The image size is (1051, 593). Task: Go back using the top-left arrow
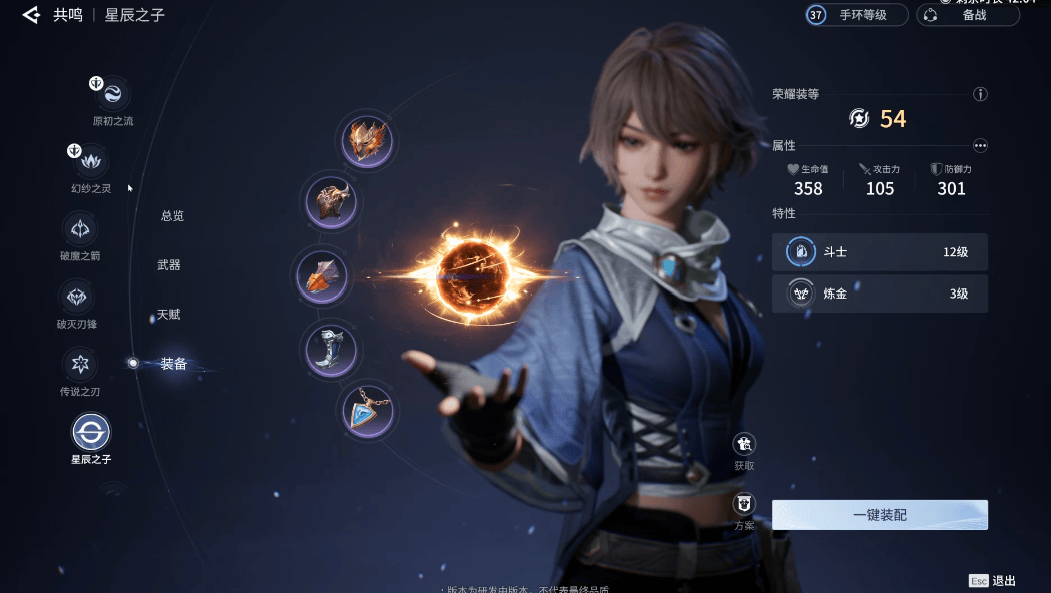click(30, 15)
